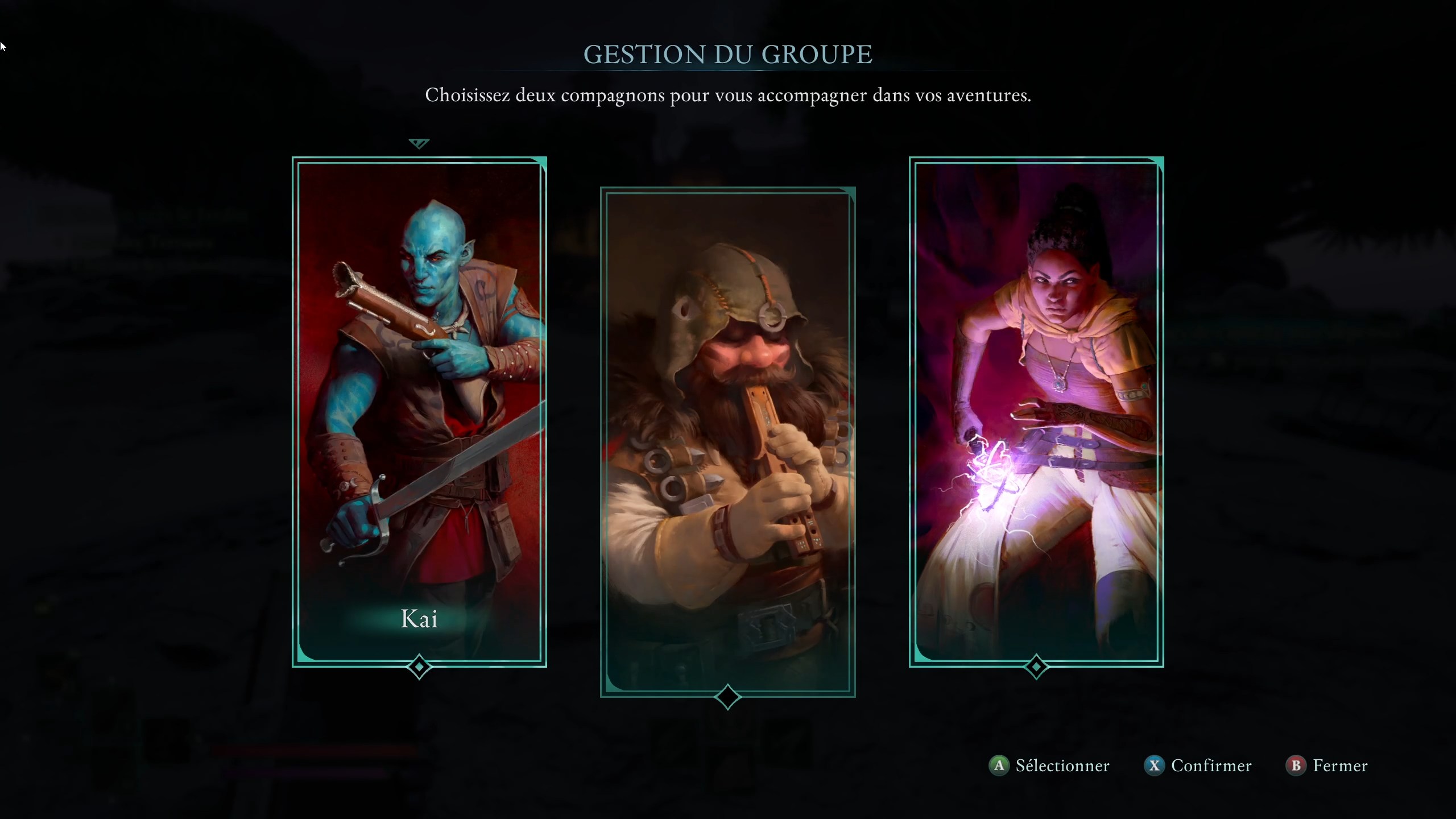The width and height of the screenshot is (1456, 819).
Task: Click the diamond marker below the sorceress's card
Action: [x=1036, y=667]
